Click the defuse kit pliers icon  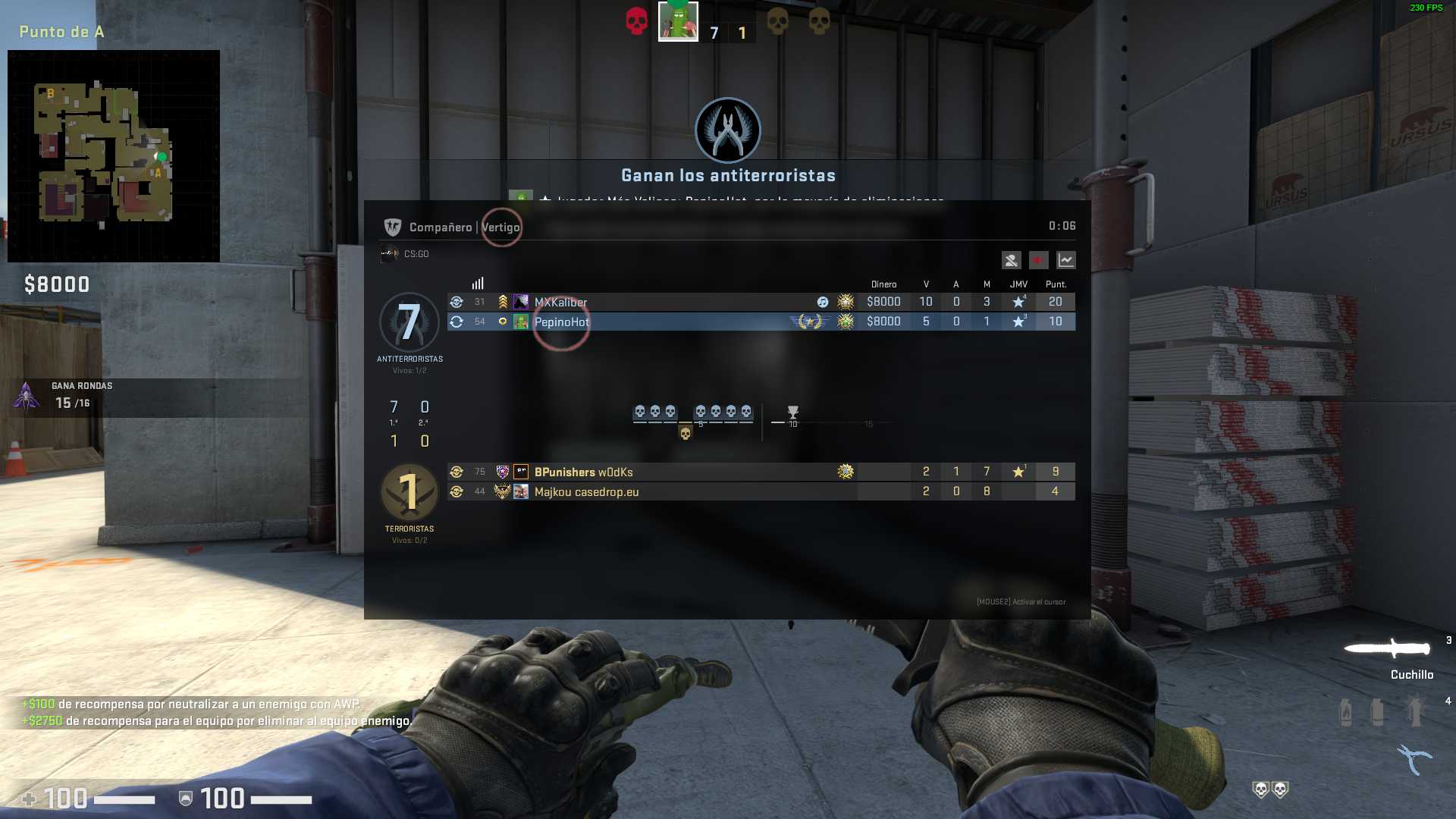[x=1414, y=758]
